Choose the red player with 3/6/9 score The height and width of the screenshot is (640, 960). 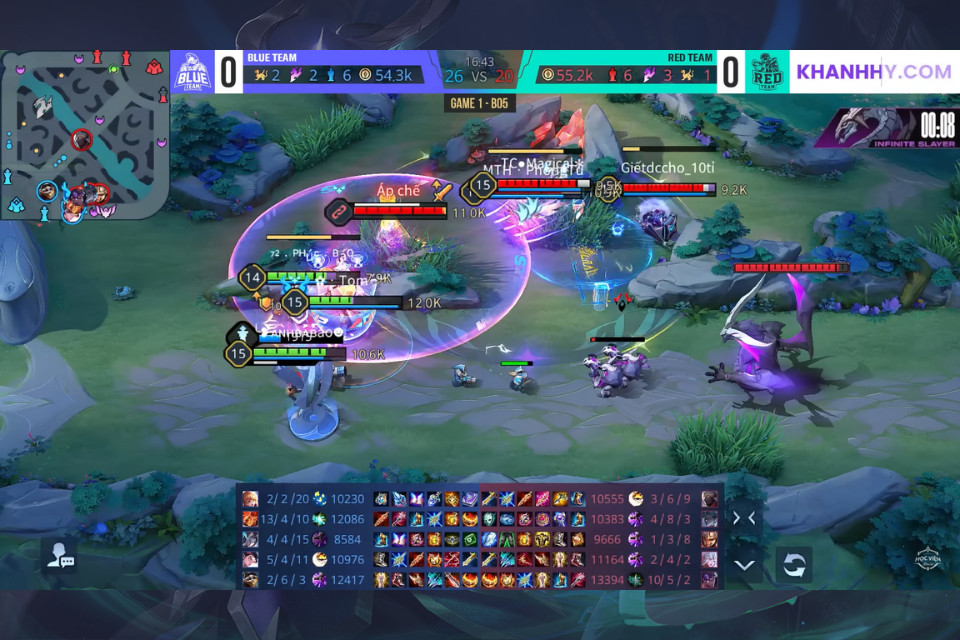click(710, 499)
